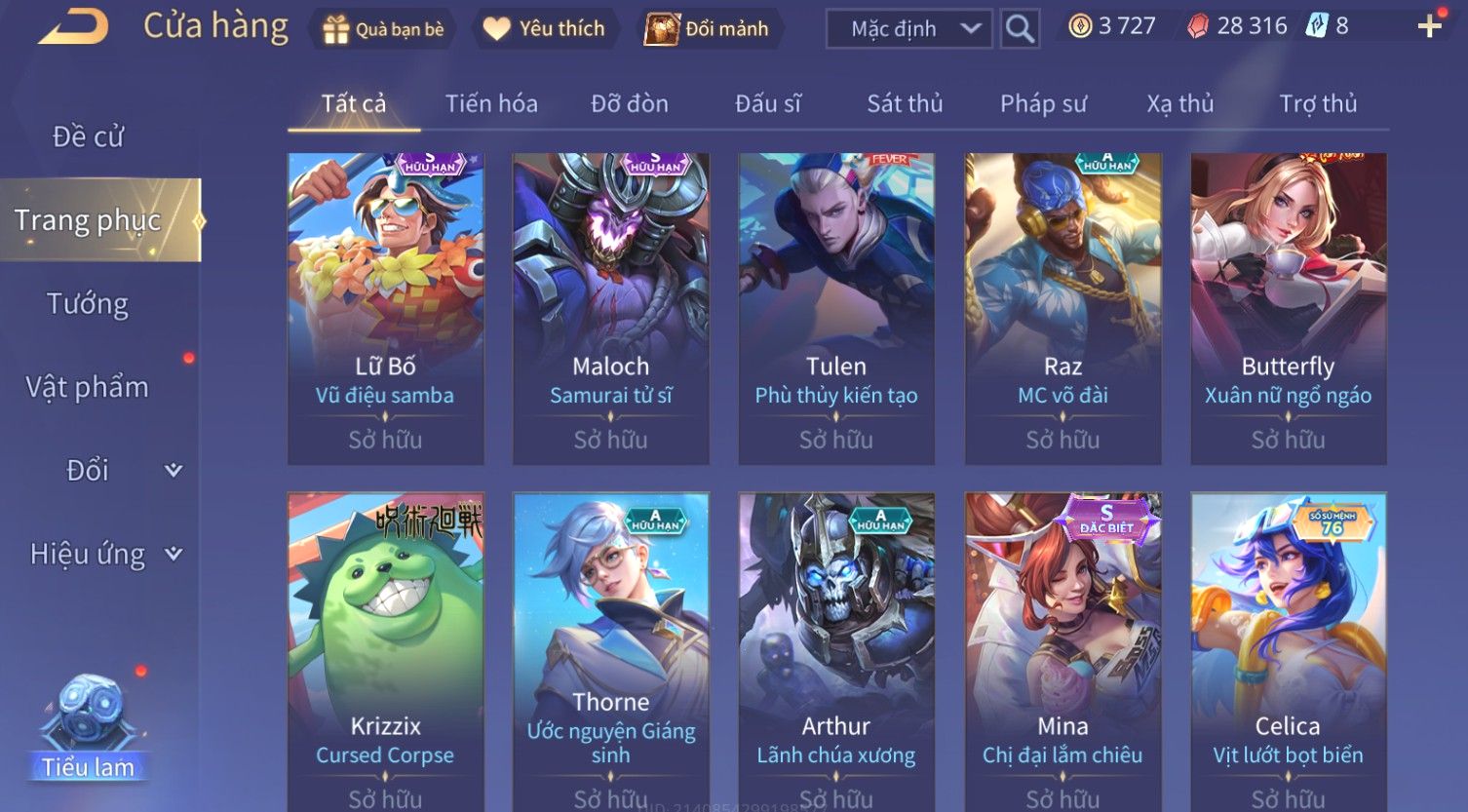
Task: Open the Đề cử menu entry
Action: (x=88, y=136)
